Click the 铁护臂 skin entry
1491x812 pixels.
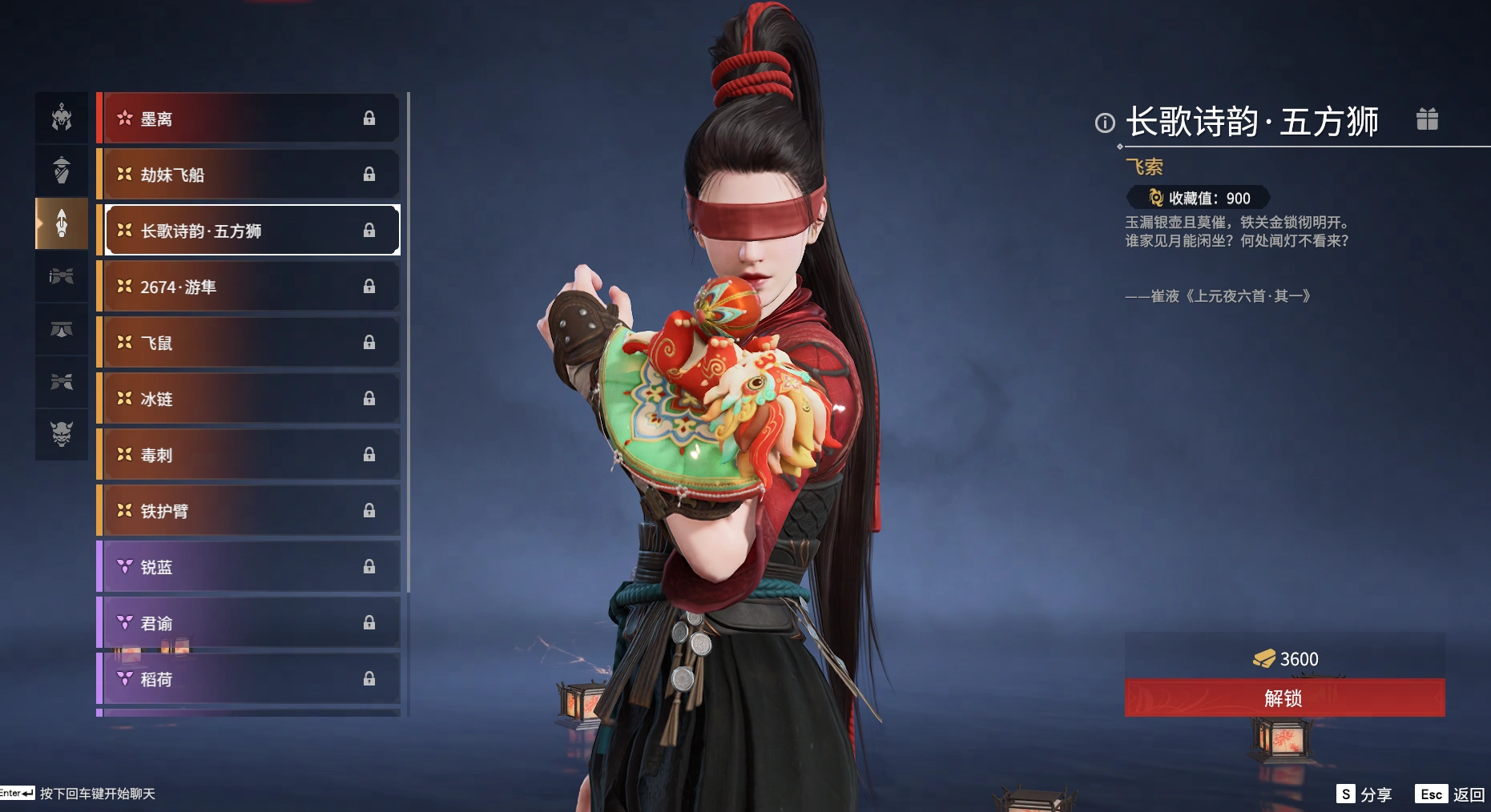250,511
